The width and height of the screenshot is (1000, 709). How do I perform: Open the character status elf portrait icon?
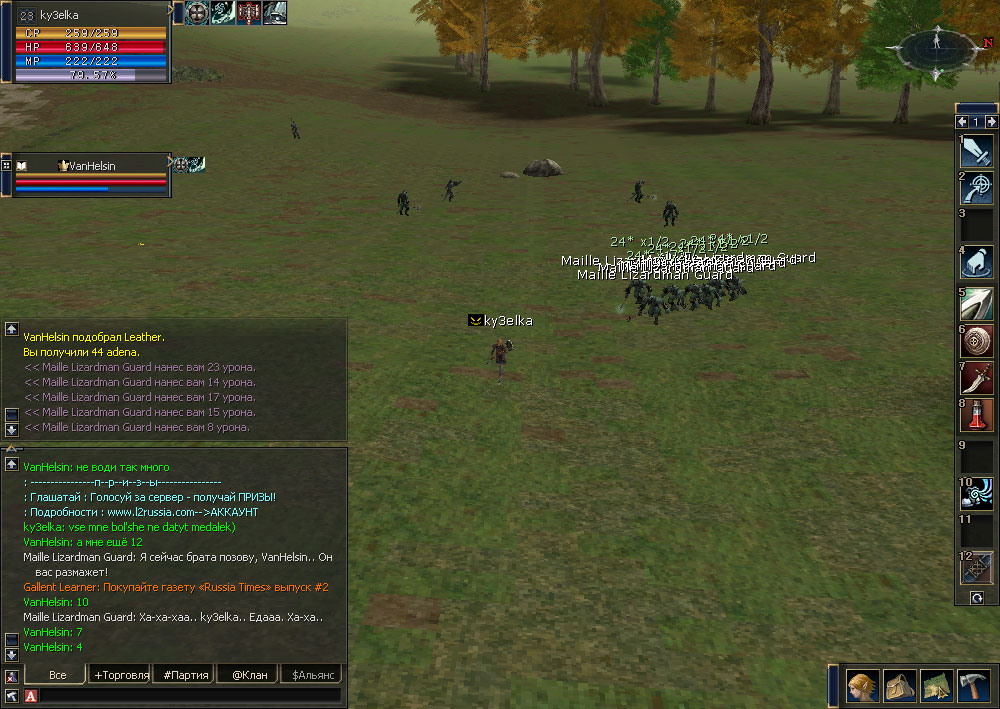coord(863,685)
